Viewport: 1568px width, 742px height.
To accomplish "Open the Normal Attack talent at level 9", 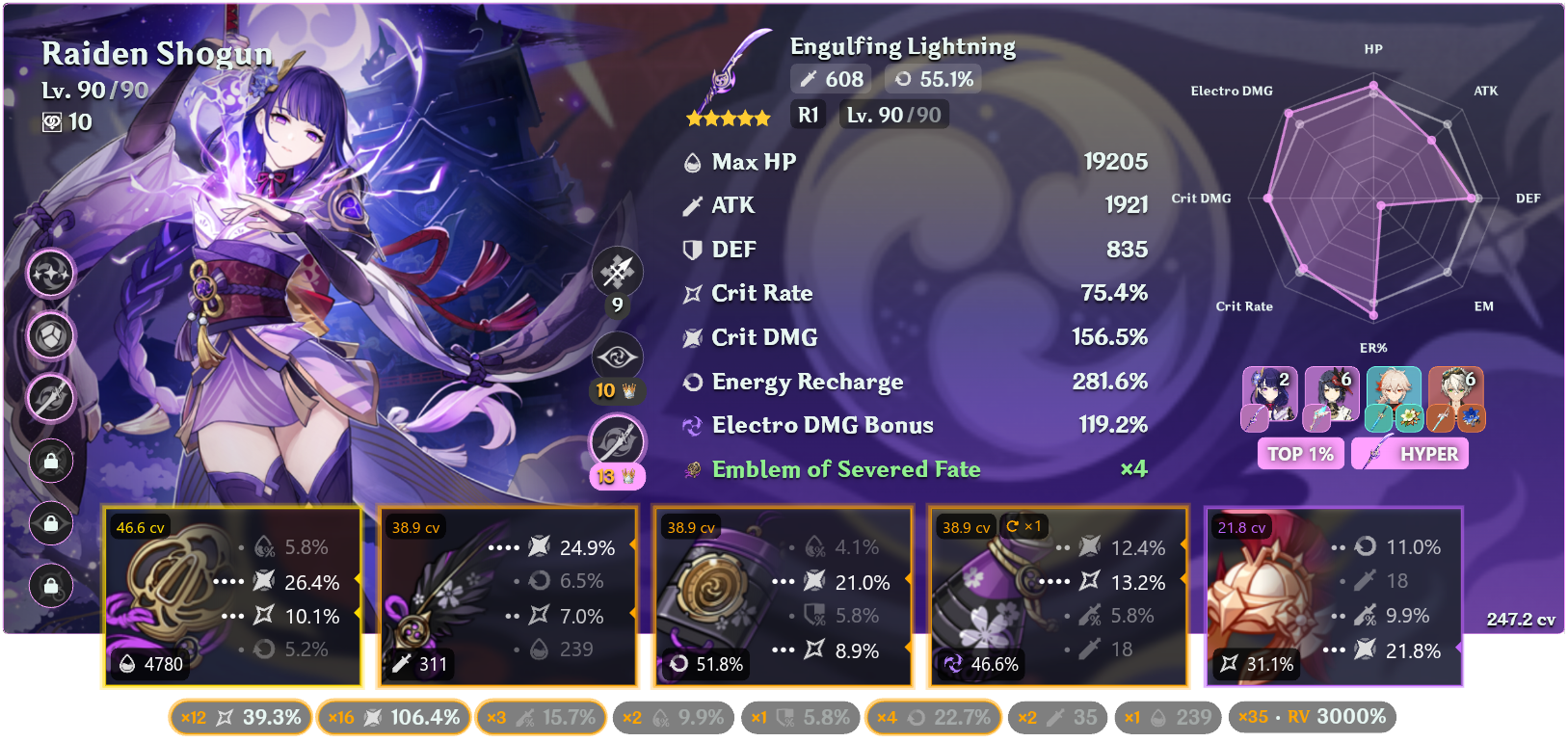I will 617,273.
